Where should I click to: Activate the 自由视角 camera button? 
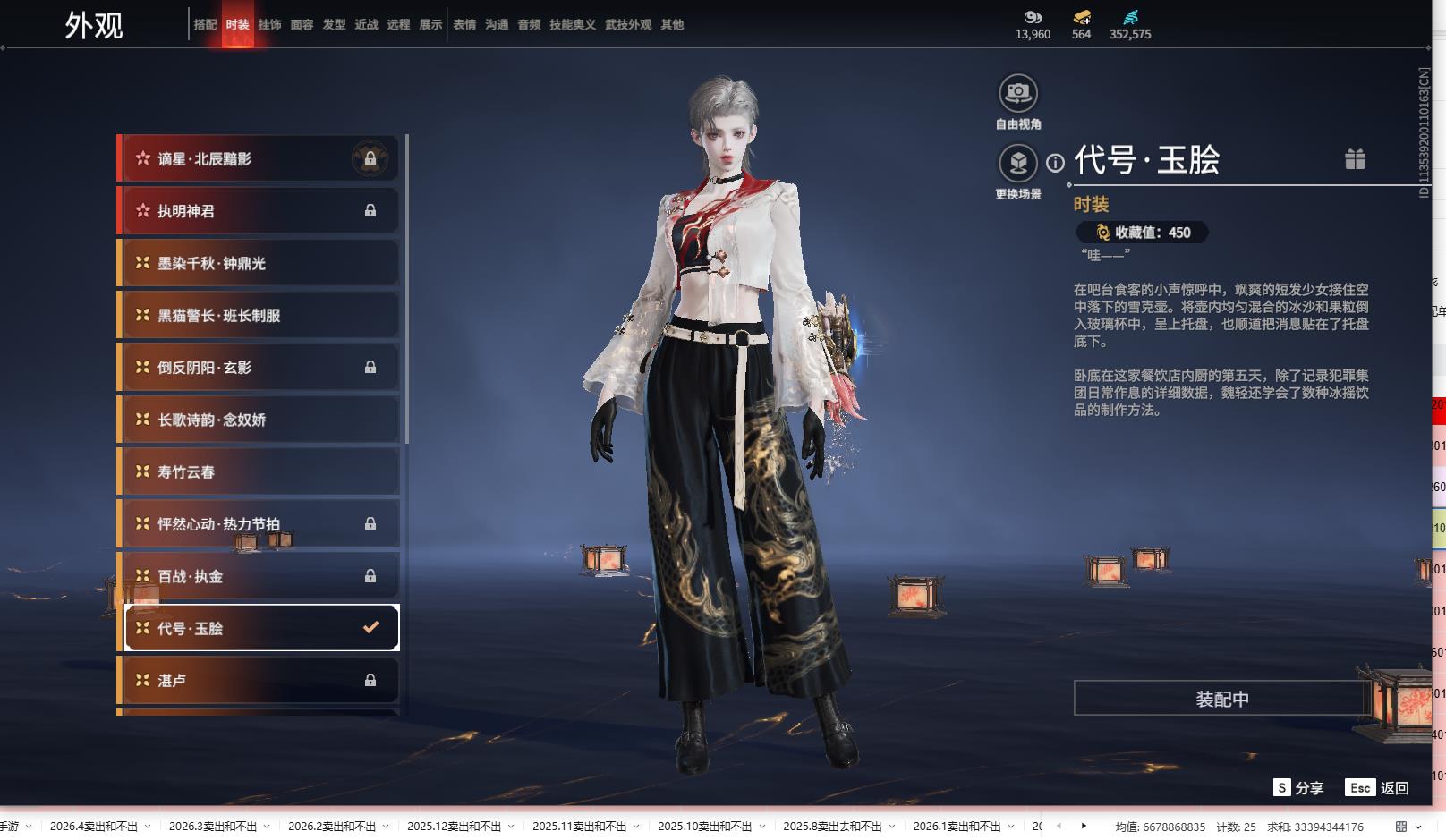1017,93
